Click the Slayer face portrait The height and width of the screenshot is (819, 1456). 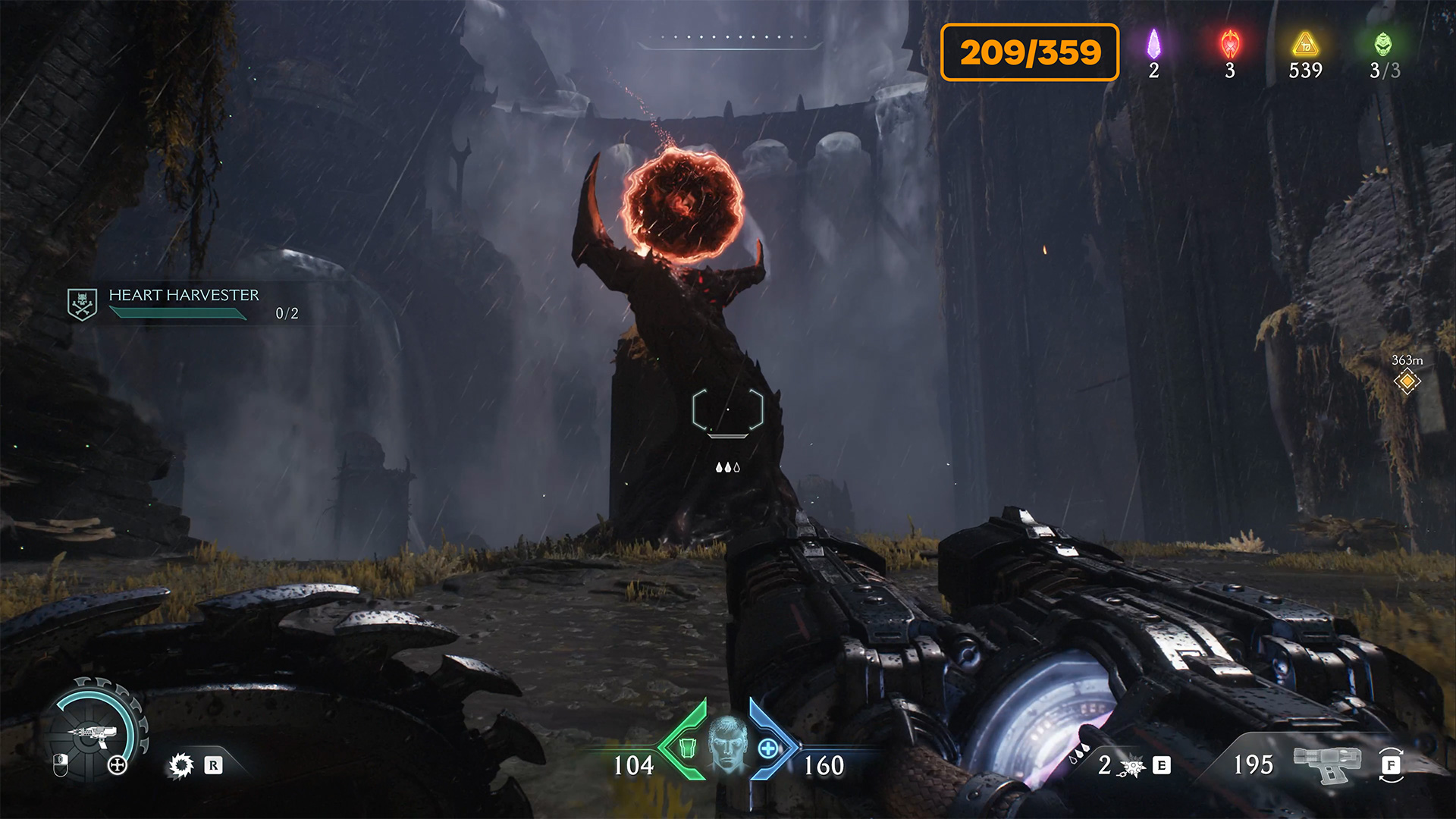tap(727, 744)
